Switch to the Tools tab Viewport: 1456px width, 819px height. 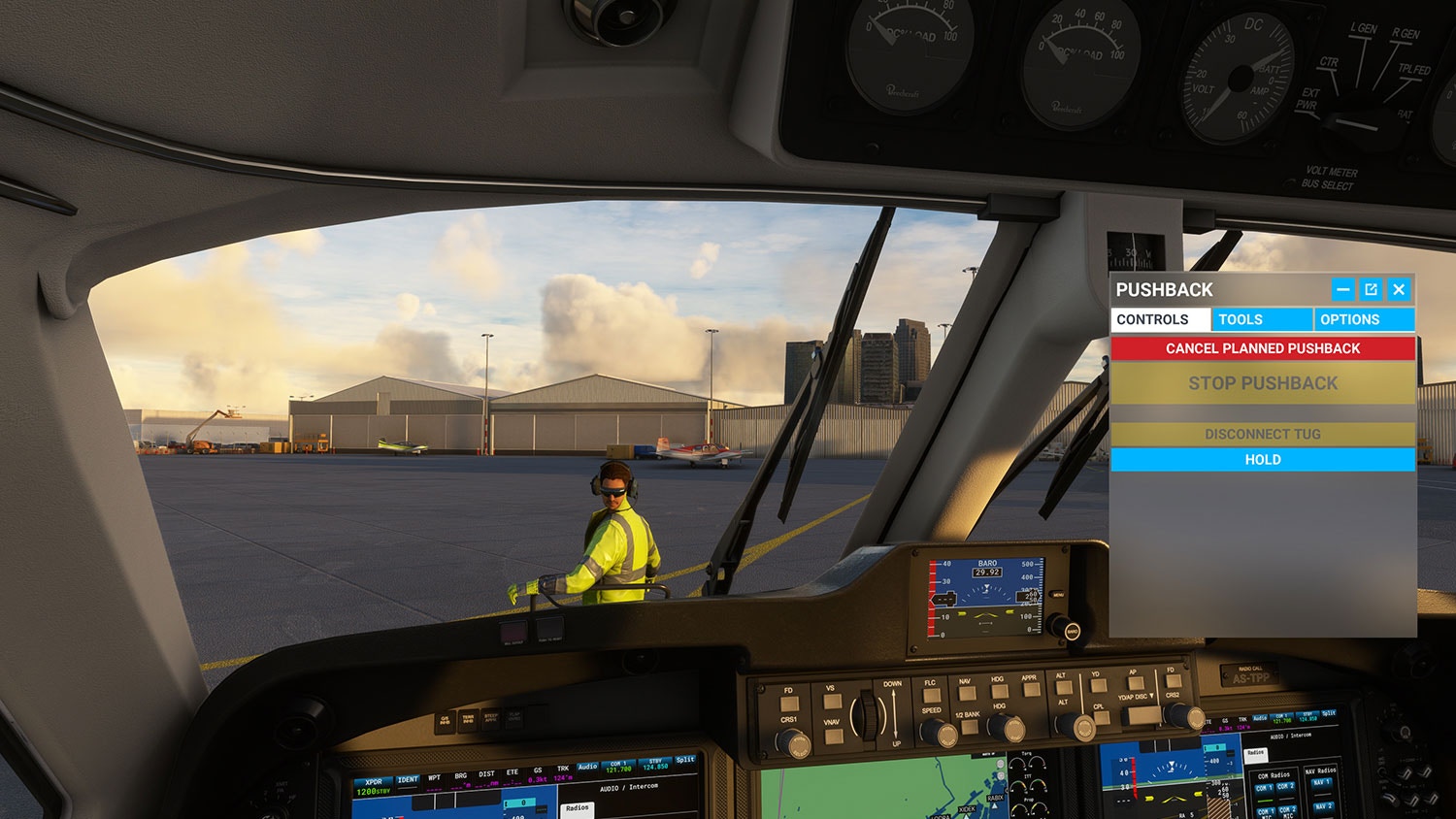[1261, 319]
